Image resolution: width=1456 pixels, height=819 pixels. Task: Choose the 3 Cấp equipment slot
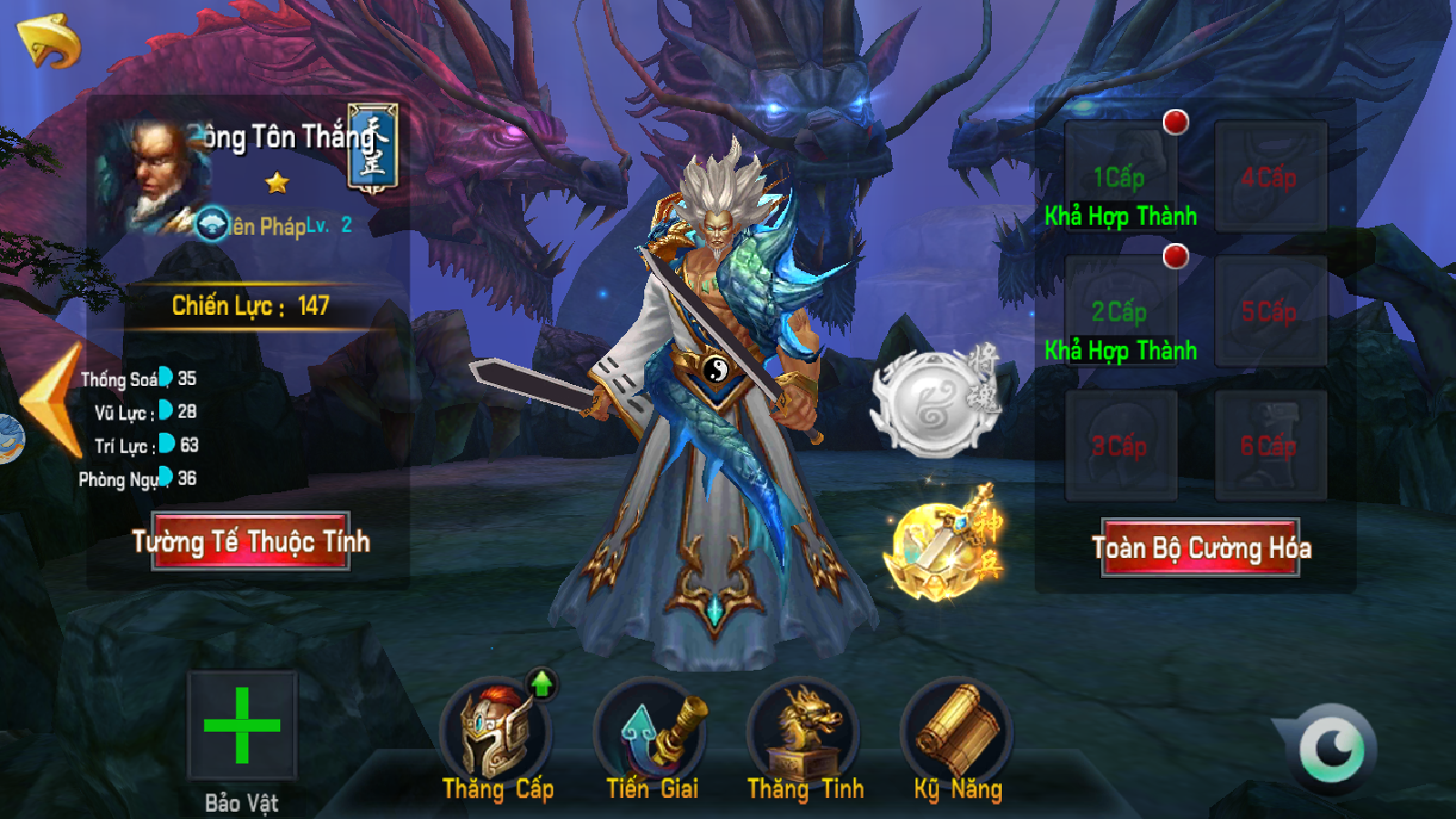1120,445
